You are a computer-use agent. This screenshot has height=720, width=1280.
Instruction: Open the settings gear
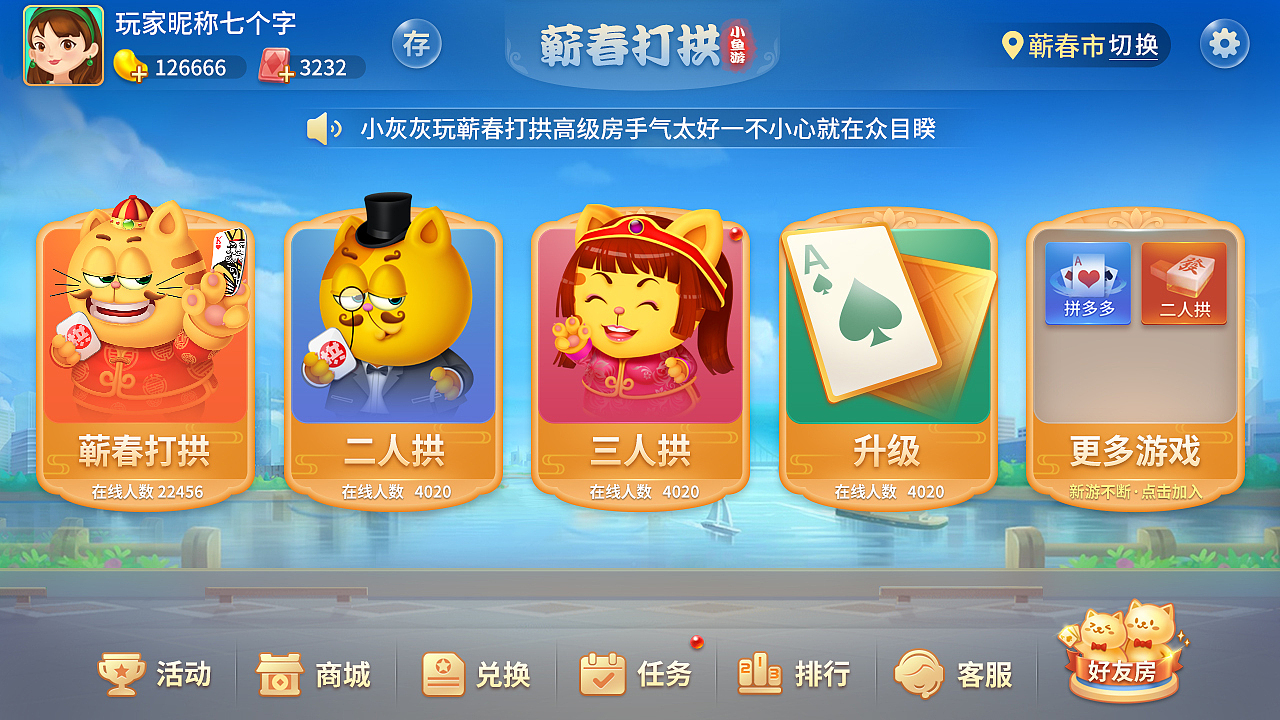tap(1224, 44)
